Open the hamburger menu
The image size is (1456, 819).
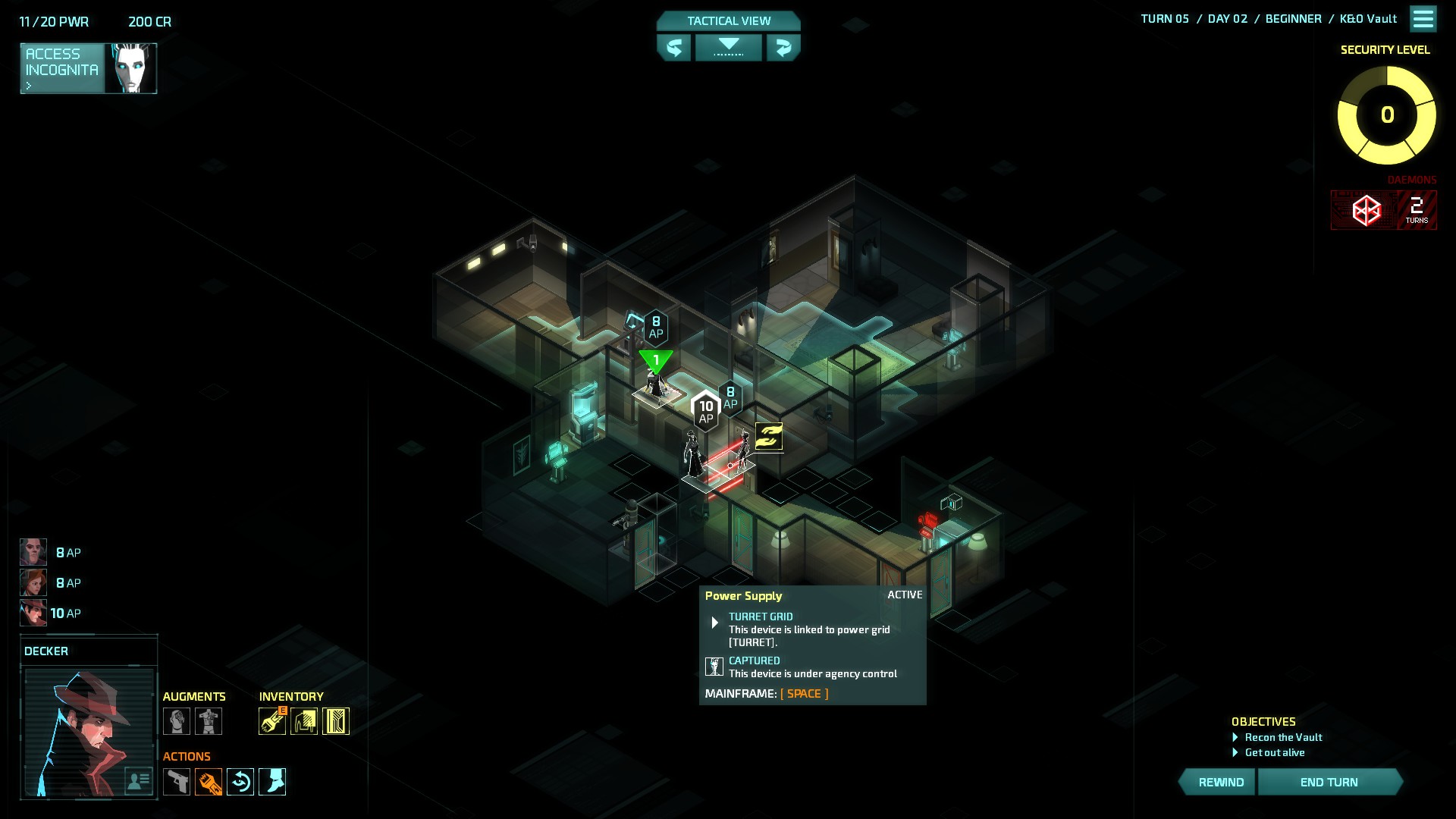tap(1423, 19)
